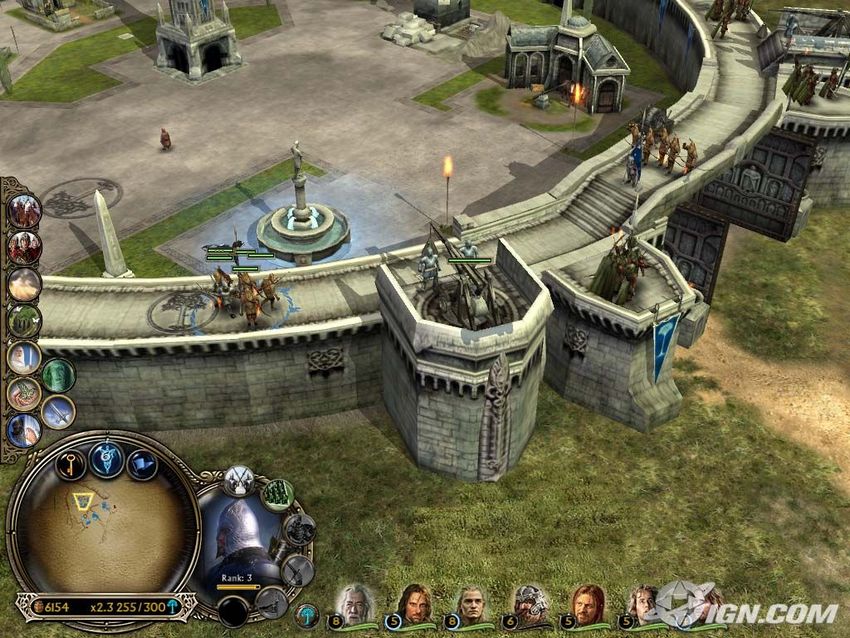This screenshot has height=638, width=850.
Task: Activate the sword-in-sky power icon
Action: point(58,411)
